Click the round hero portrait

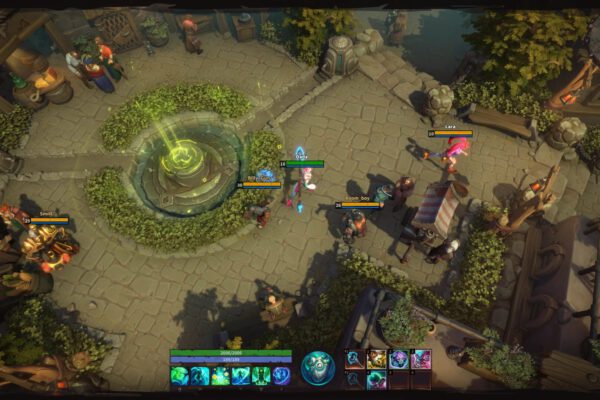[318, 367]
